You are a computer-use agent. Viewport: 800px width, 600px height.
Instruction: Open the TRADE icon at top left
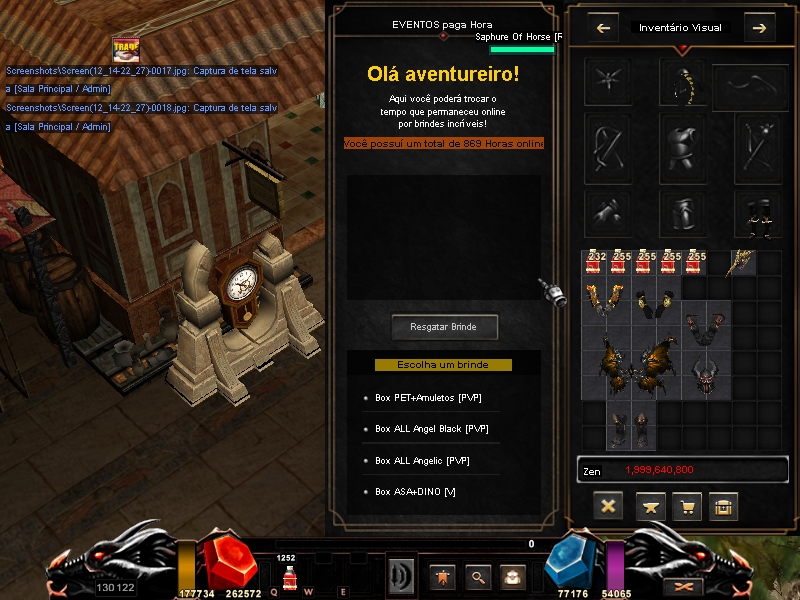[125, 49]
